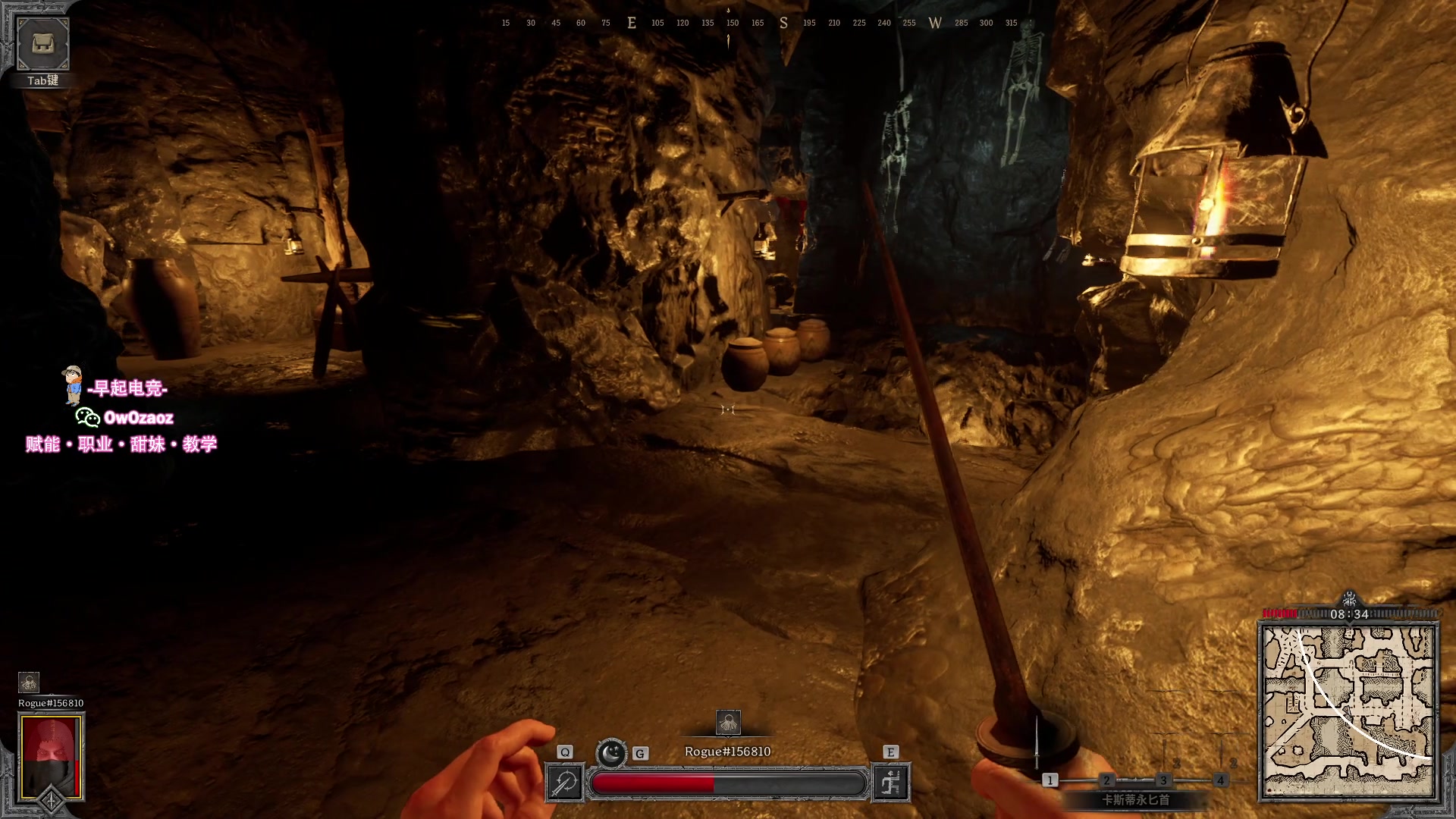1456x819 pixels.
Task: Open the inventory bag icon
Action: point(42,45)
